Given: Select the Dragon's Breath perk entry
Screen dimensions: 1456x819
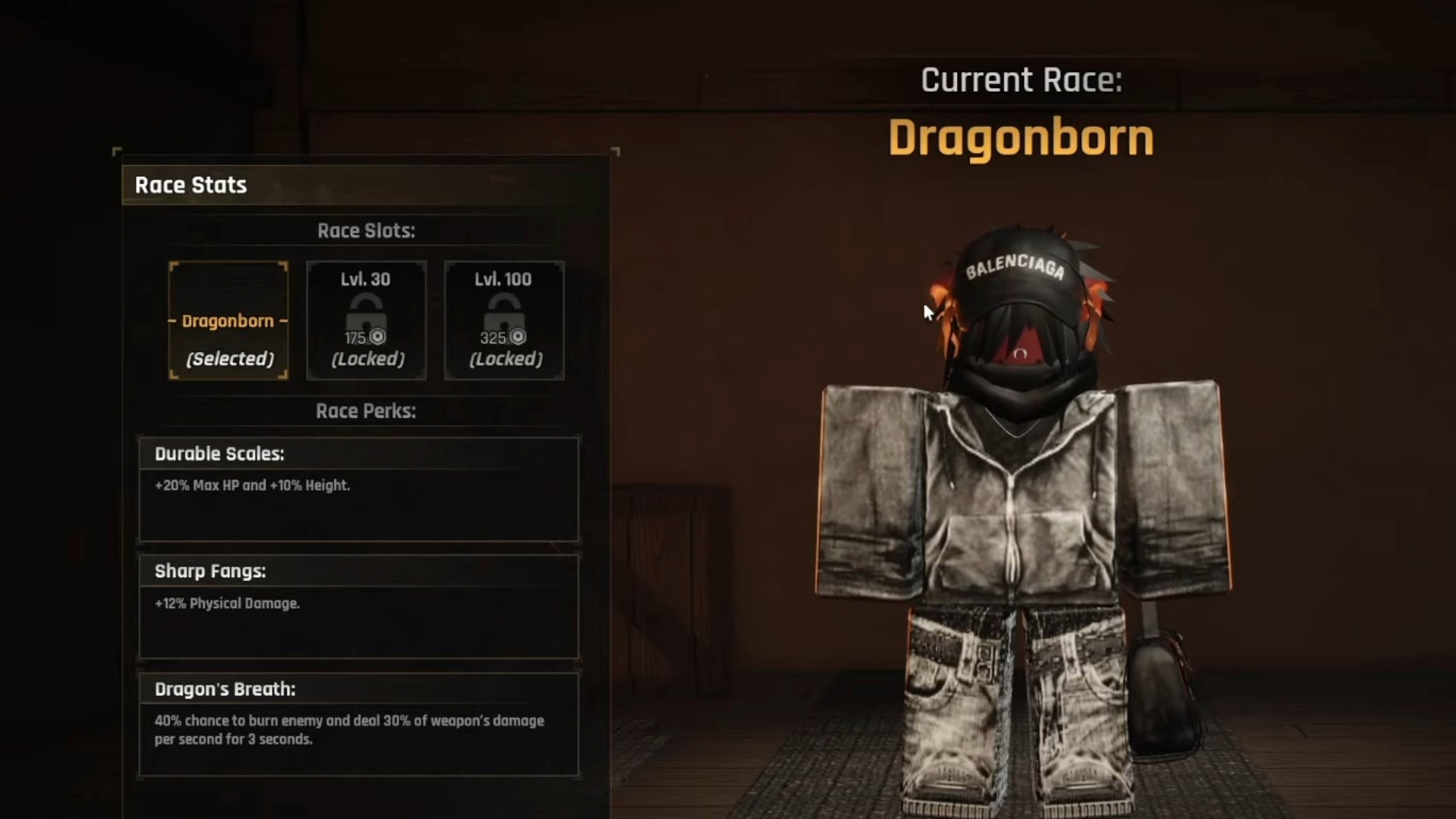Looking at the screenshot, I should tap(359, 724).
